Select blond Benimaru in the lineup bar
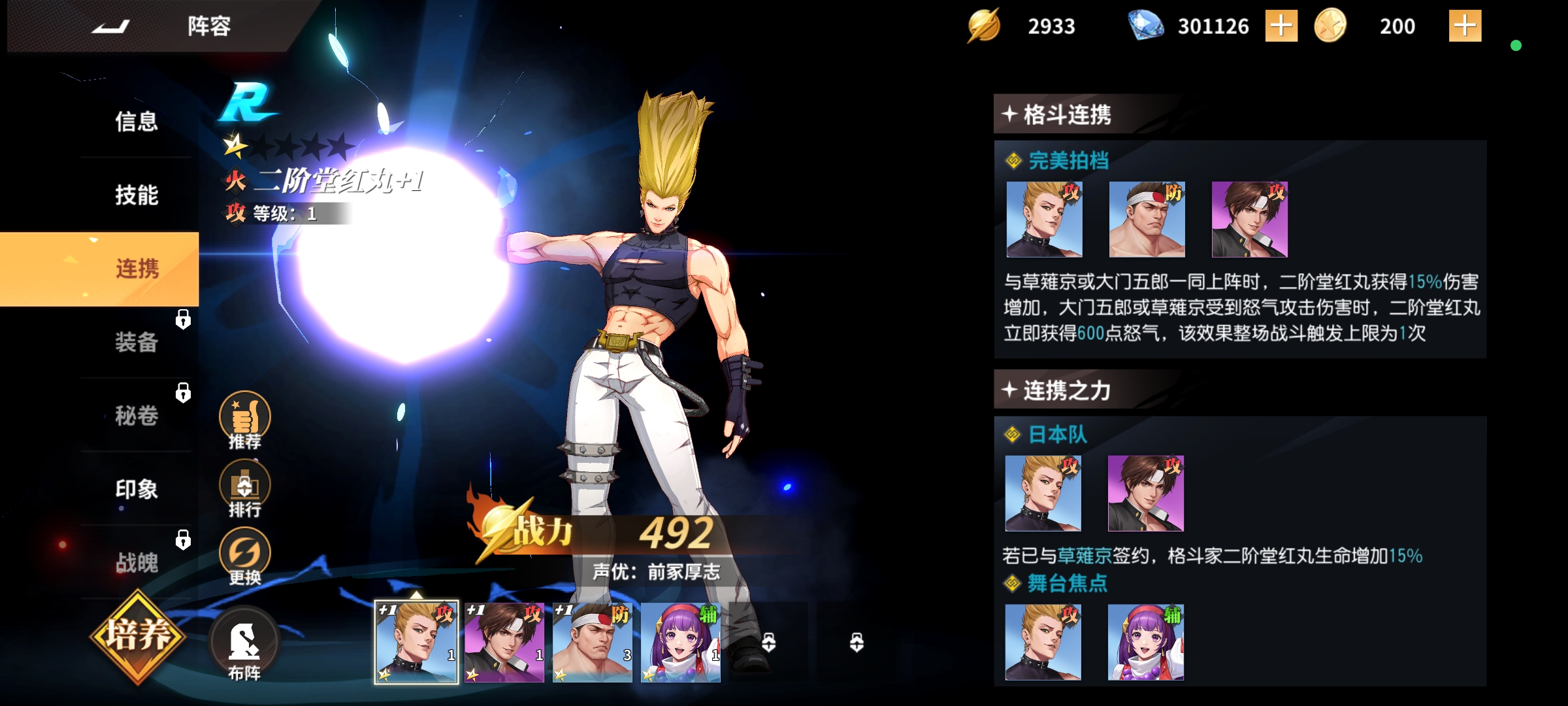The image size is (1568, 706). [416, 643]
